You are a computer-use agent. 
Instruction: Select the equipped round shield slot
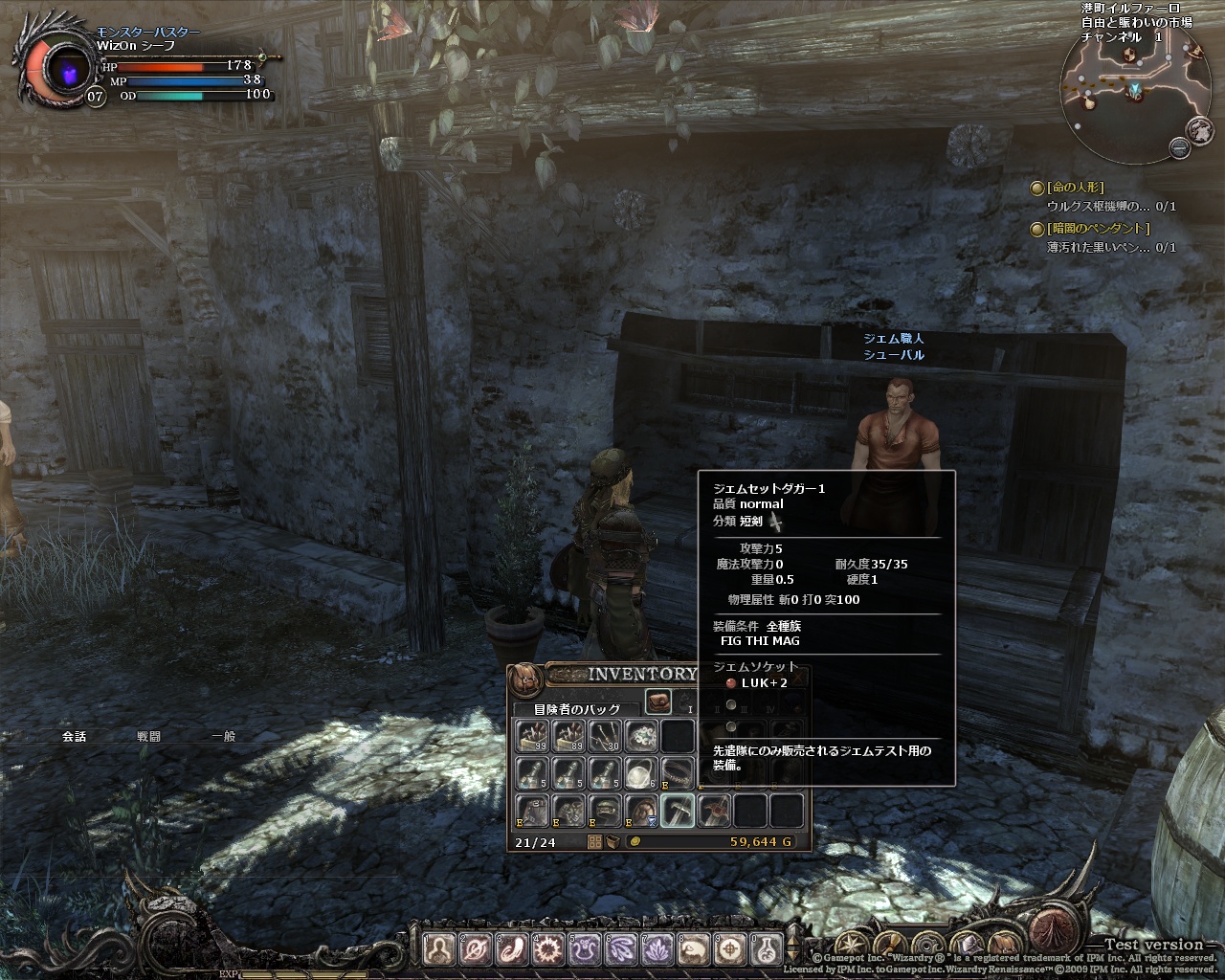coord(641,811)
